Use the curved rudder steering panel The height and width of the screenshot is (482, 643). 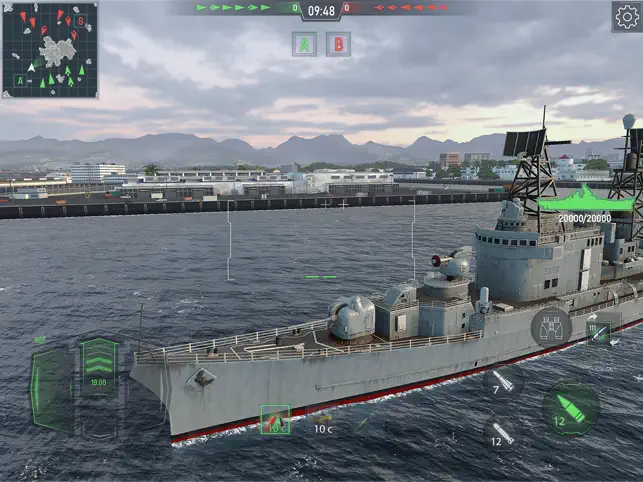point(50,388)
